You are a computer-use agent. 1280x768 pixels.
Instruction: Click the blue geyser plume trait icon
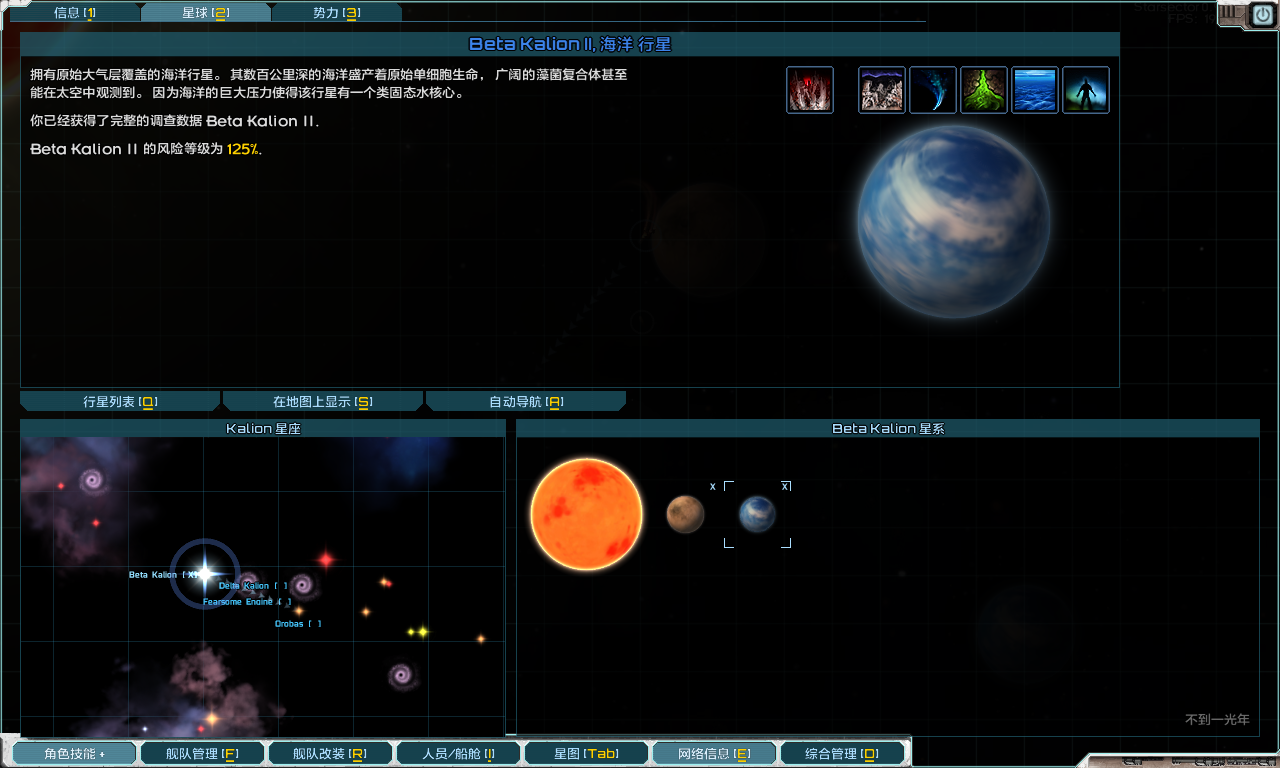pos(932,88)
